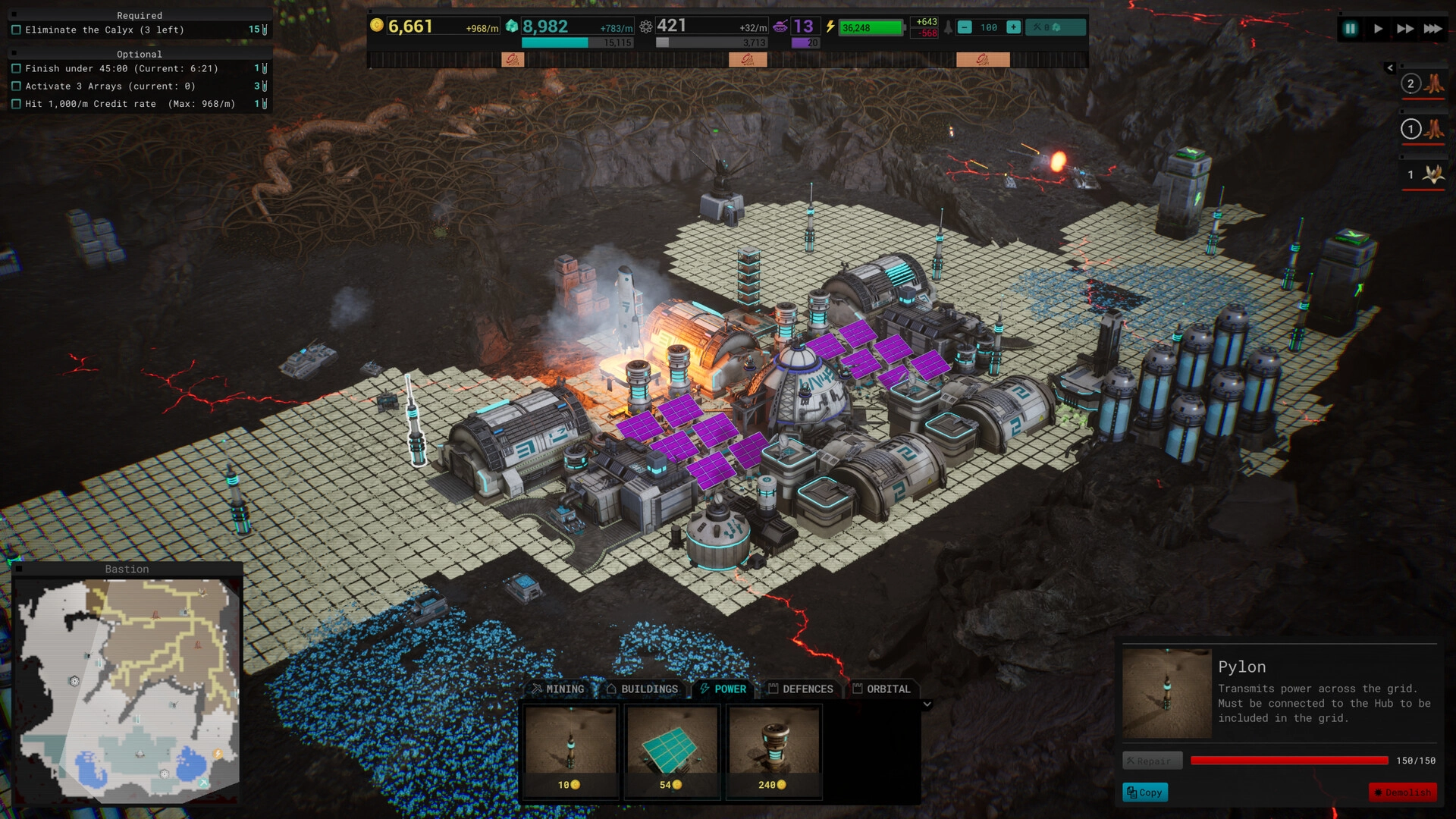1456x819 pixels.
Task: Open the Buildings build tab
Action: tap(642, 689)
